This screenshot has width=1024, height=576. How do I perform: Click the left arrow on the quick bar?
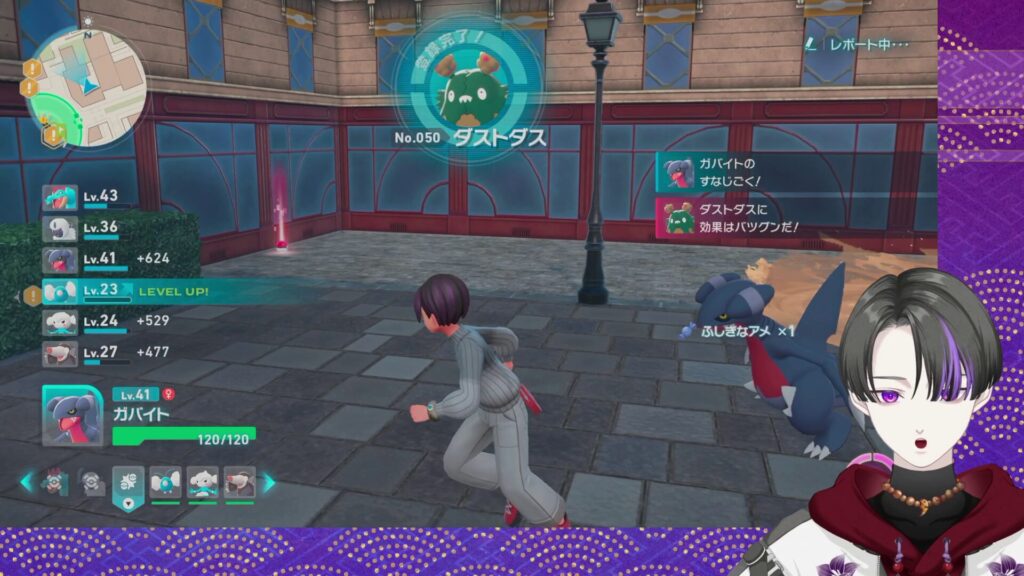coord(26,482)
